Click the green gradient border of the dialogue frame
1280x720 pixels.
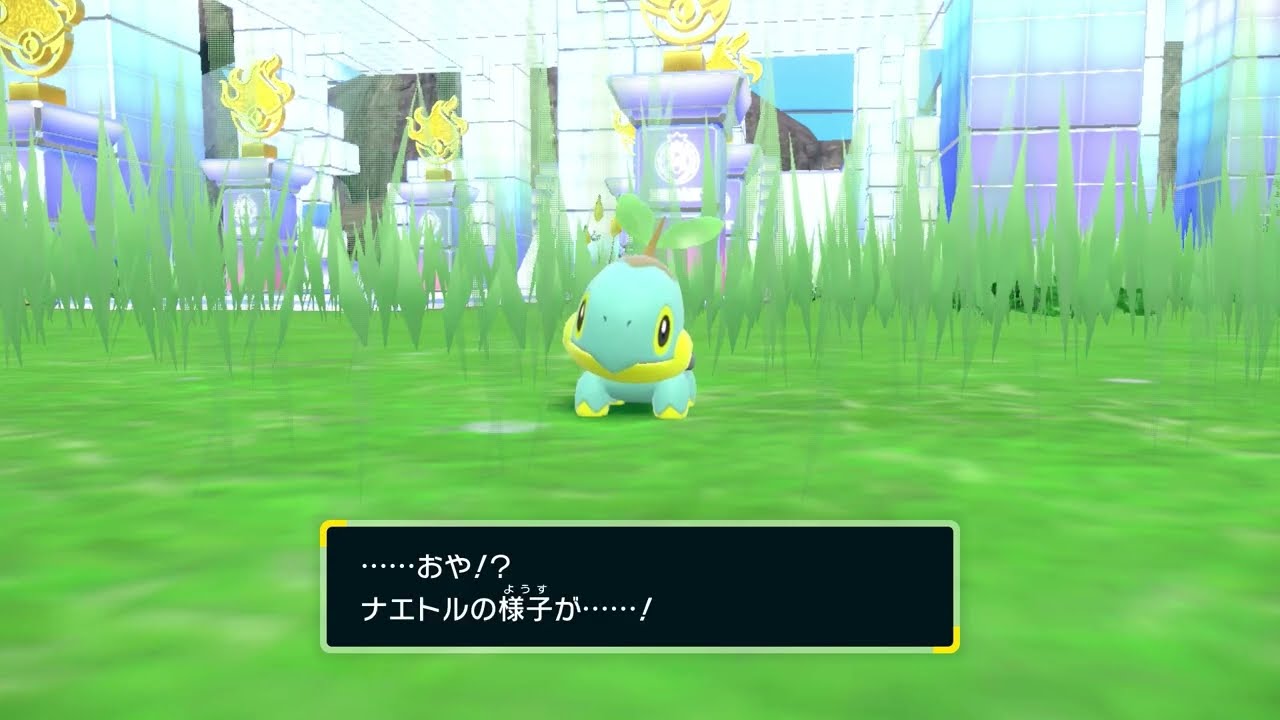(322, 590)
